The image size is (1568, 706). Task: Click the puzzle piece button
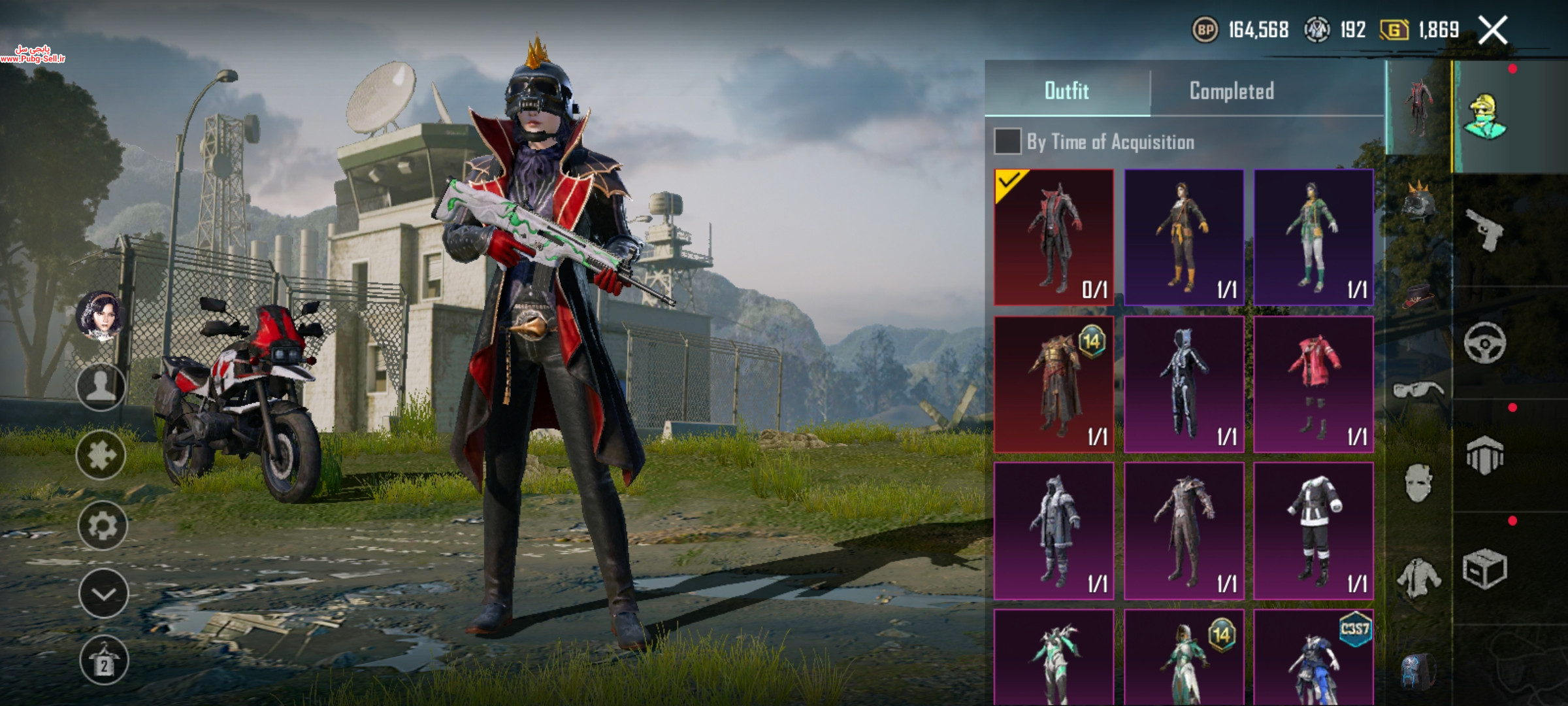coord(101,456)
